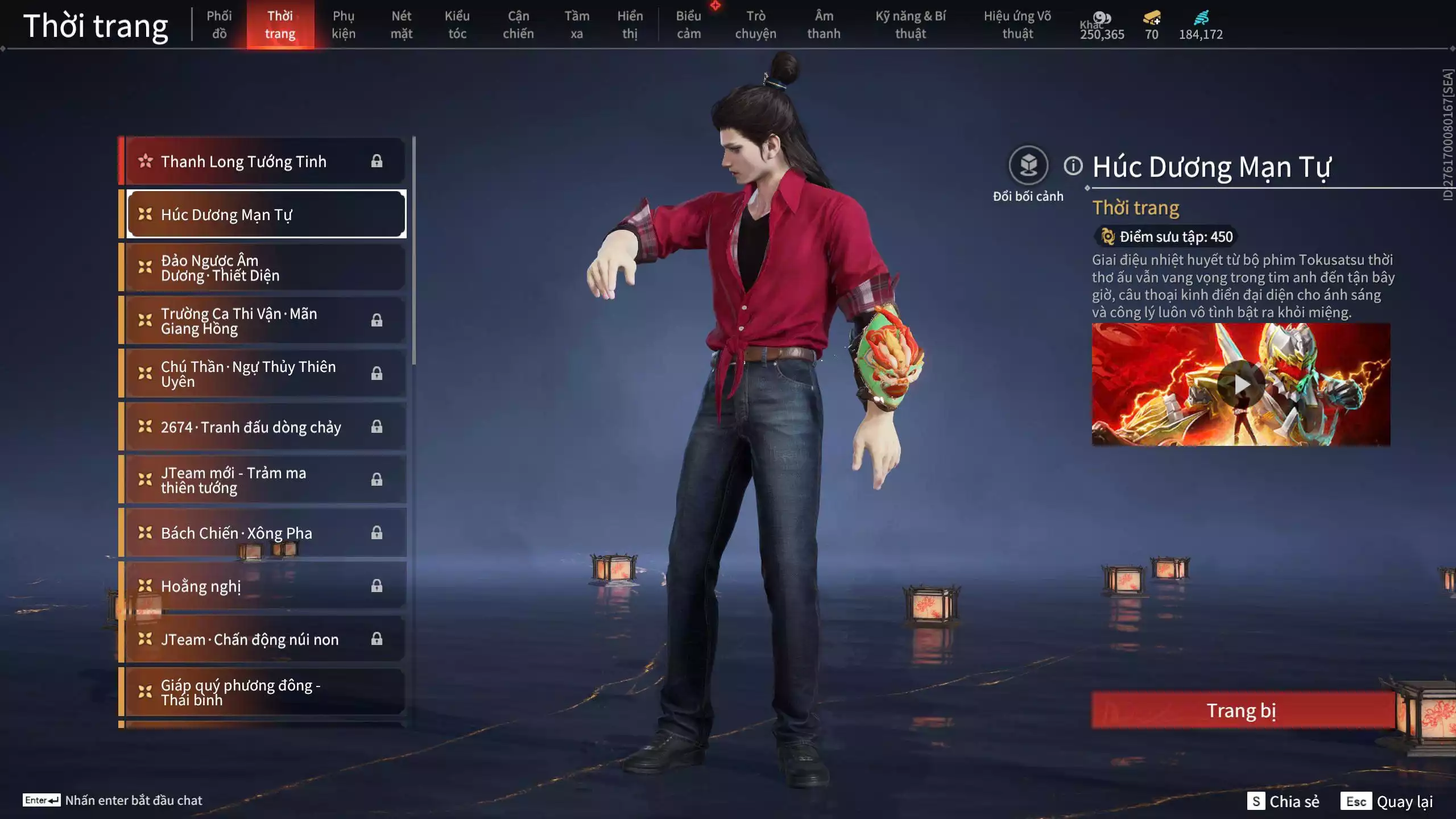Screen dimensions: 1456x819
Task: Click Quay lại to go back
Action: point(1388,801)
